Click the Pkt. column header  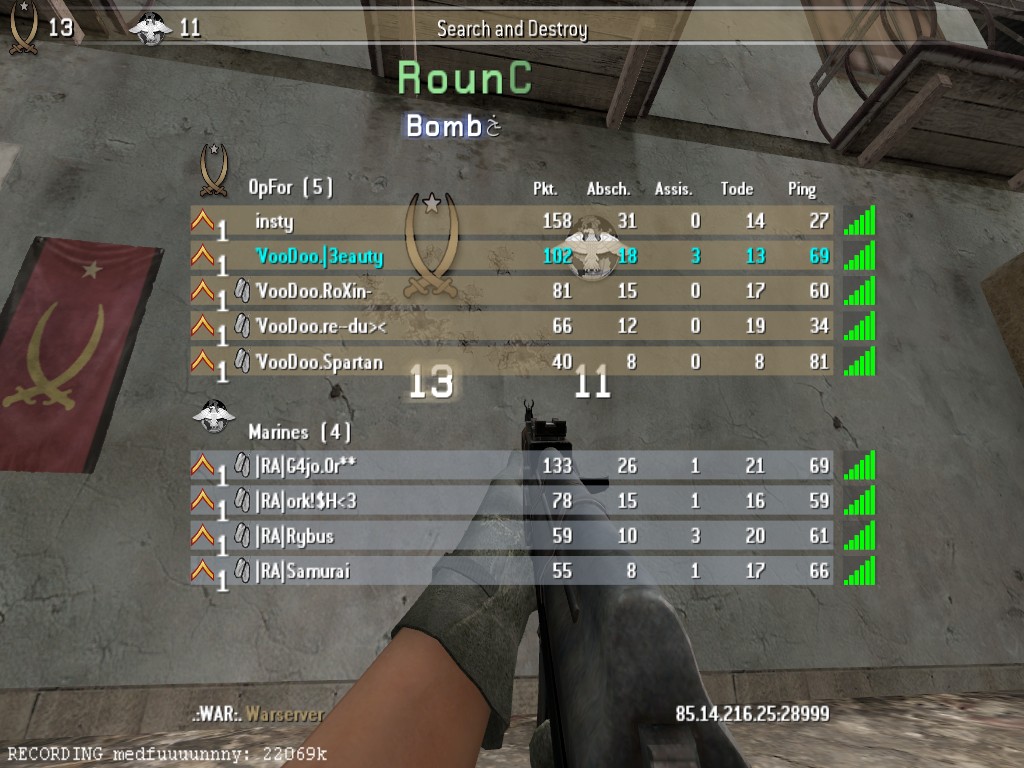coord(545,189)
